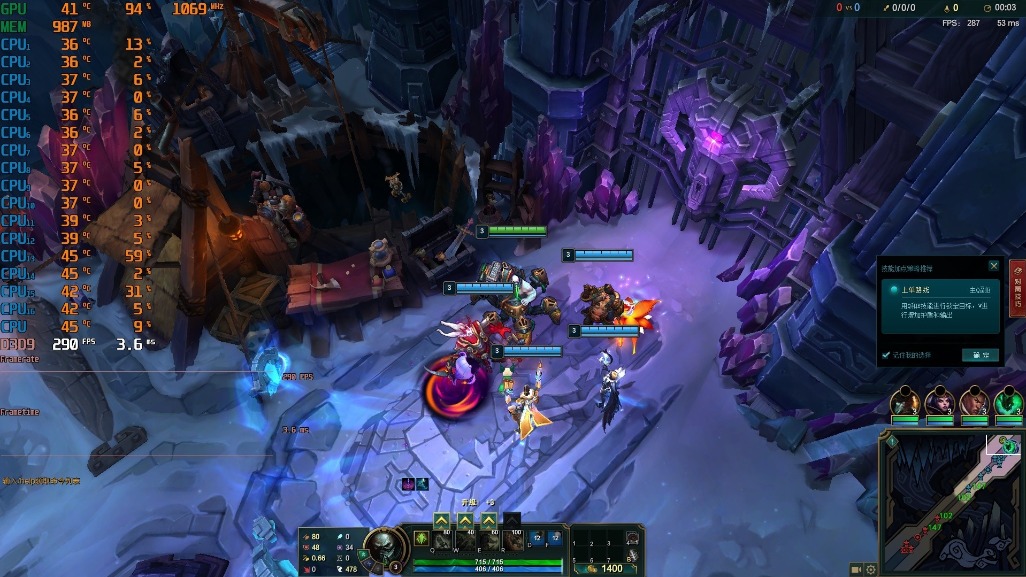1026x577 pixels.
Task: Confirm the skill recommendation dialog
Action: [x=980, y=355]
